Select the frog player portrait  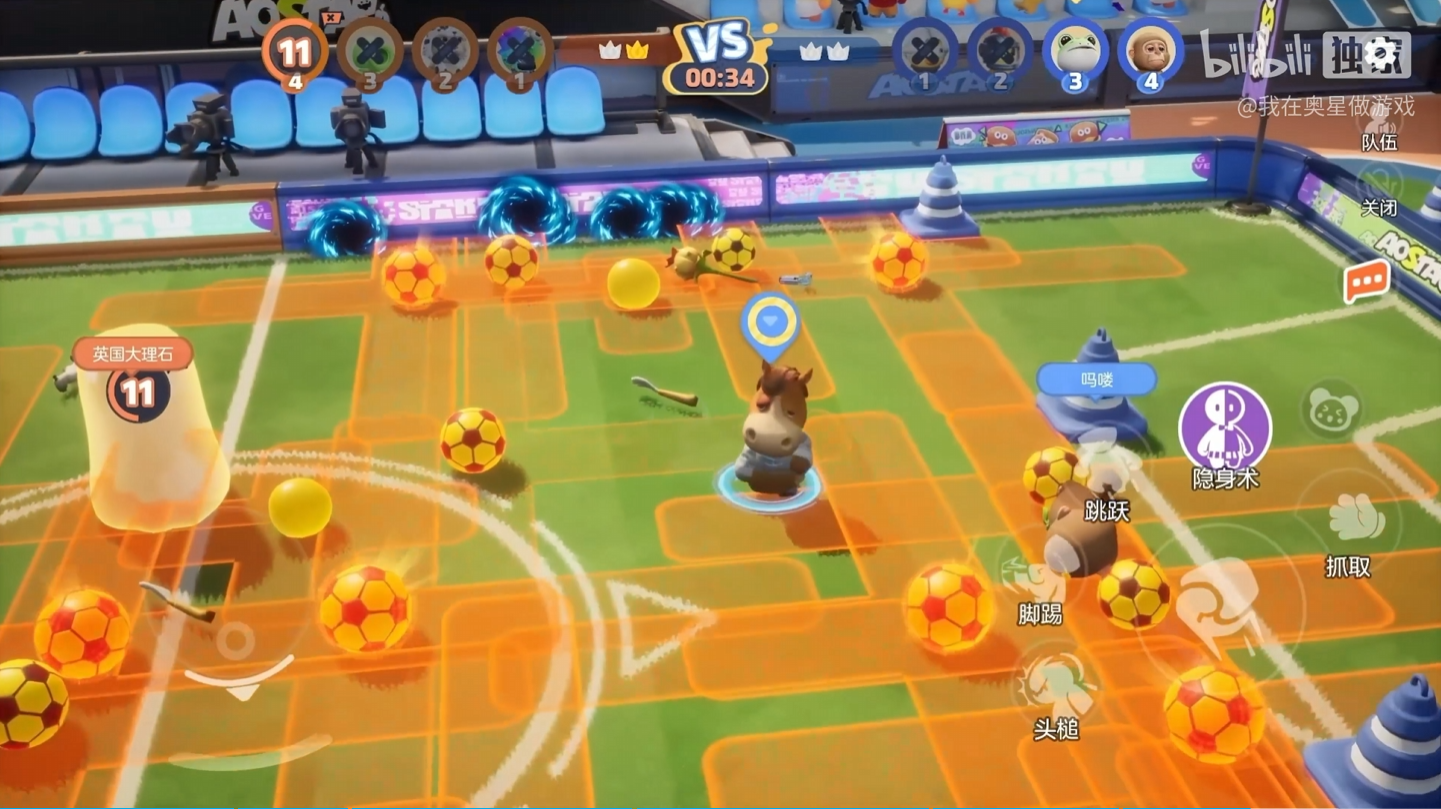point(1074,51)
